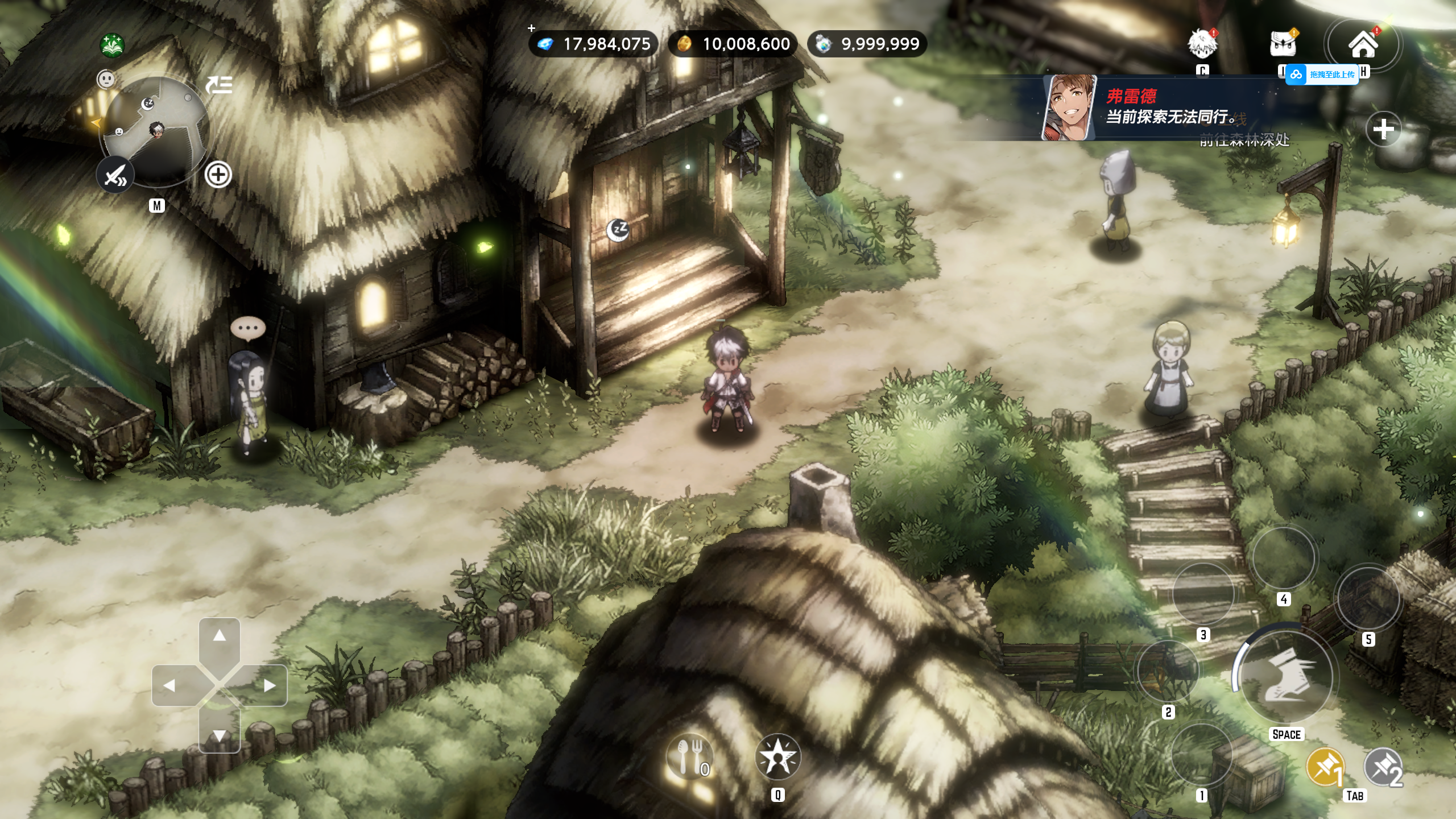Open the circular minimap

156,132
